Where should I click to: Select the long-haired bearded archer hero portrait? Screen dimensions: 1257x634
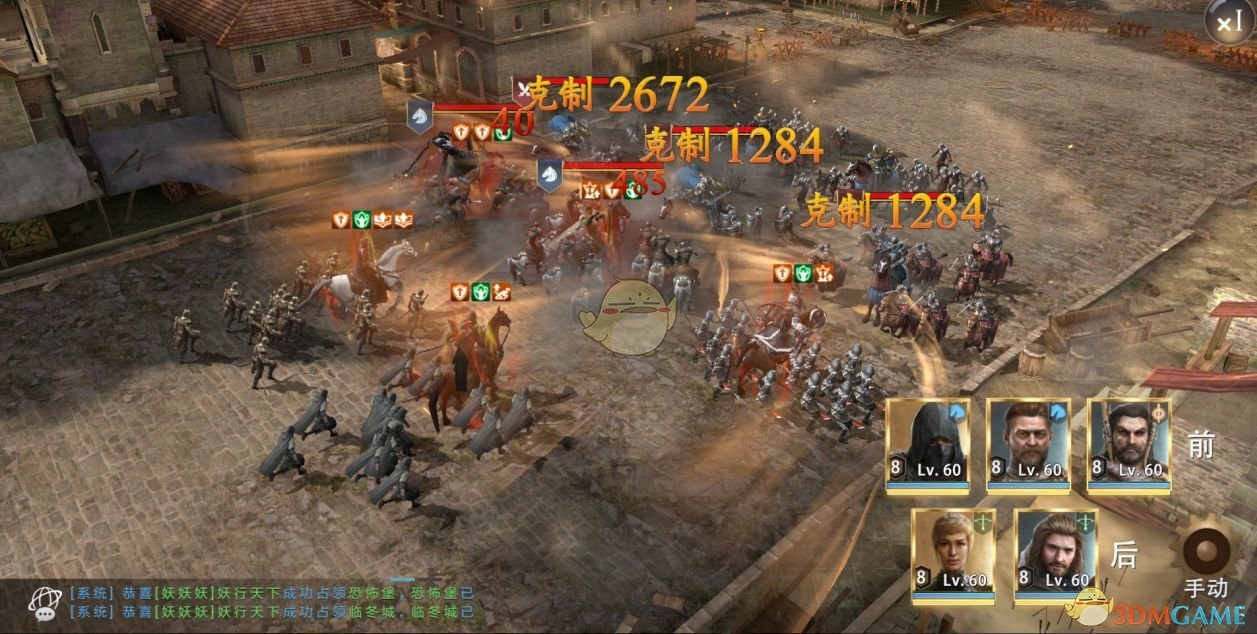pyautogui.click(x=1055, y=554)
